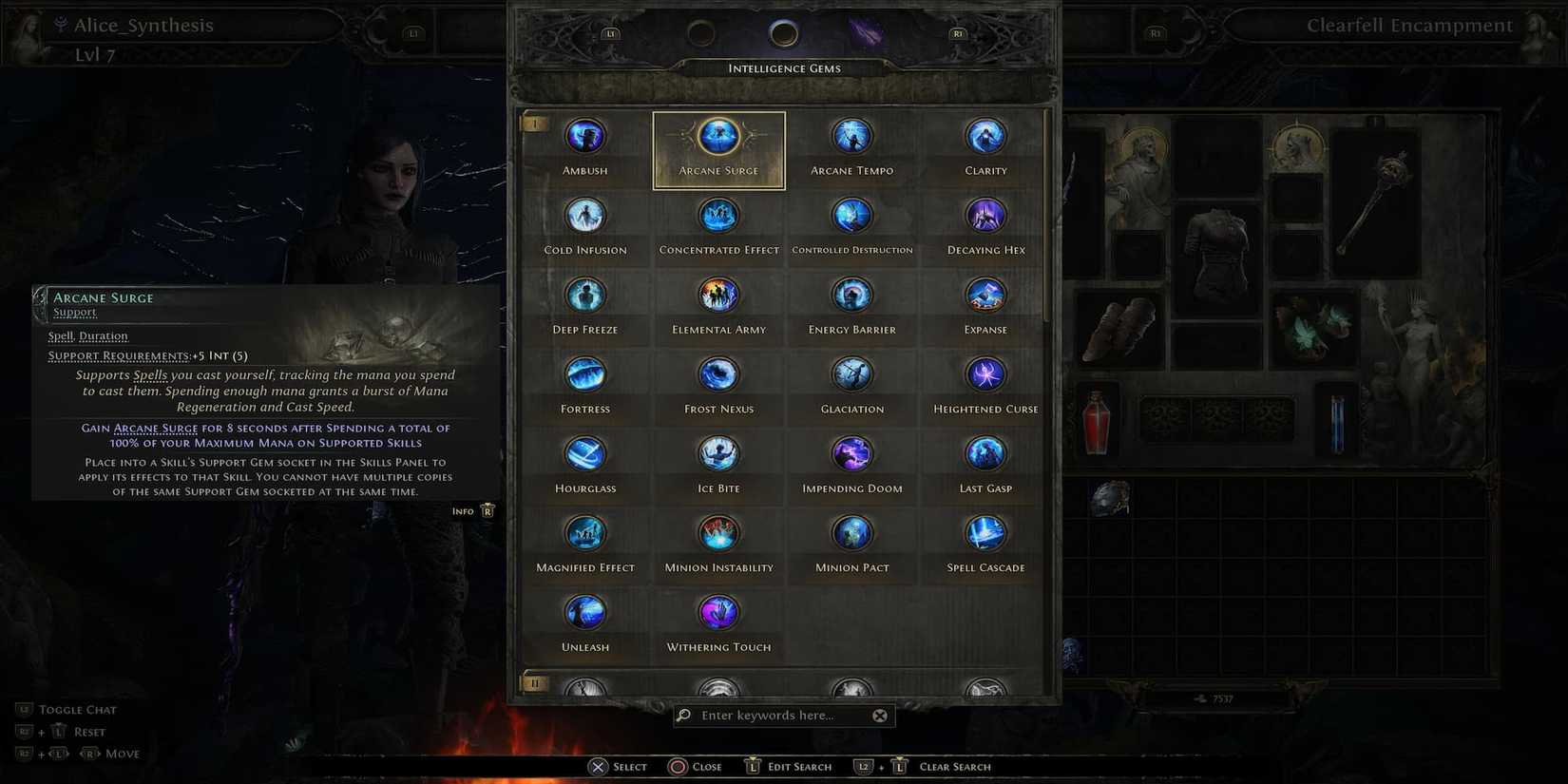The width and height of the screenshot is (1568, 784).
Task: Select the Hourglass support gem
Action: tap(584, 453)
